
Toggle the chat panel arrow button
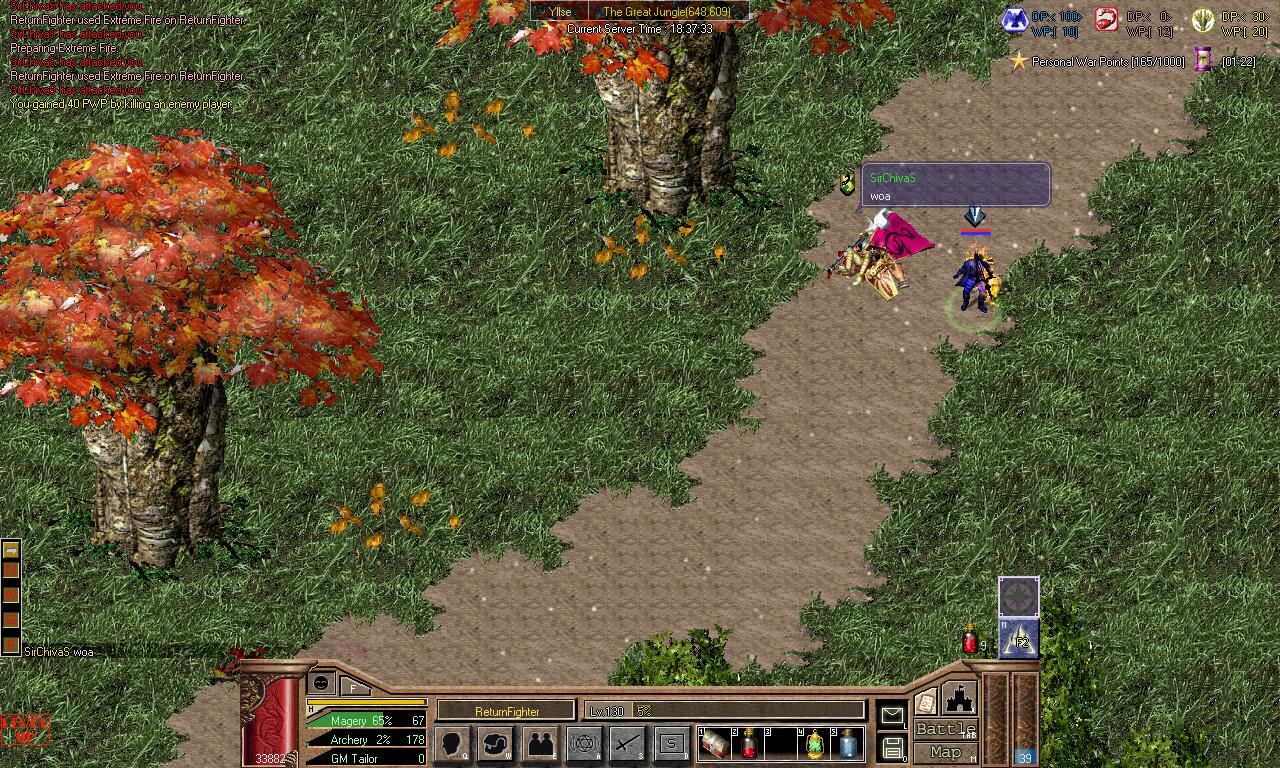pyautogui.click(x=11, y=548)
